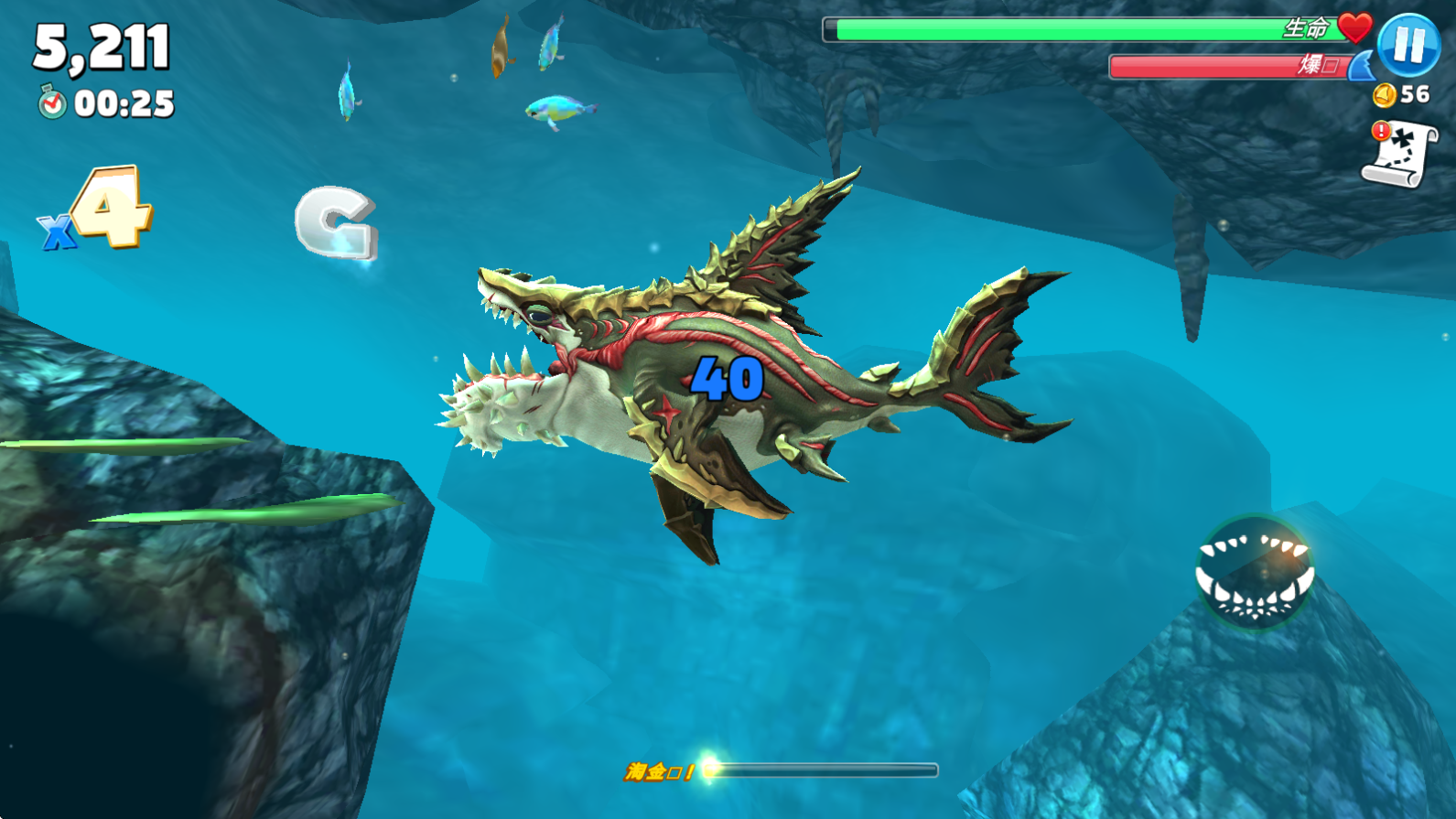Pause the game with the blue button
The image size is (1456, 819).
pyautogui.click(x=1408, y=45)
